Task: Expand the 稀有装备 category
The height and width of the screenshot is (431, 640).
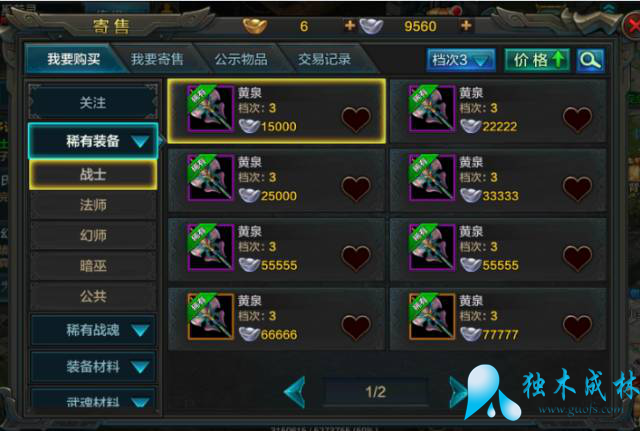Action: pyautogui.click(x=92, y=141)
